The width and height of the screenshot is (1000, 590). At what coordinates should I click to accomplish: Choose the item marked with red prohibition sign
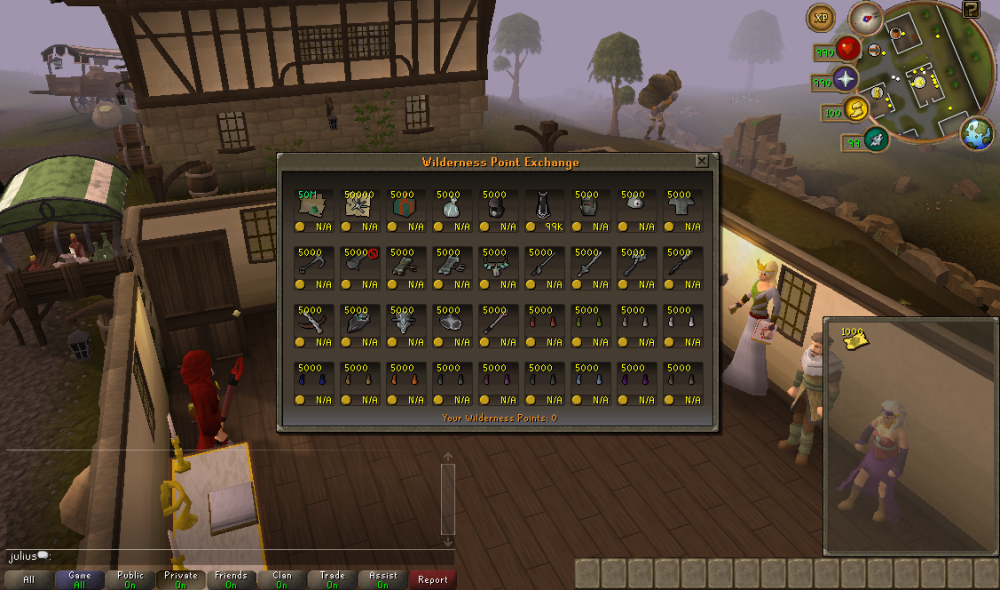359,264
